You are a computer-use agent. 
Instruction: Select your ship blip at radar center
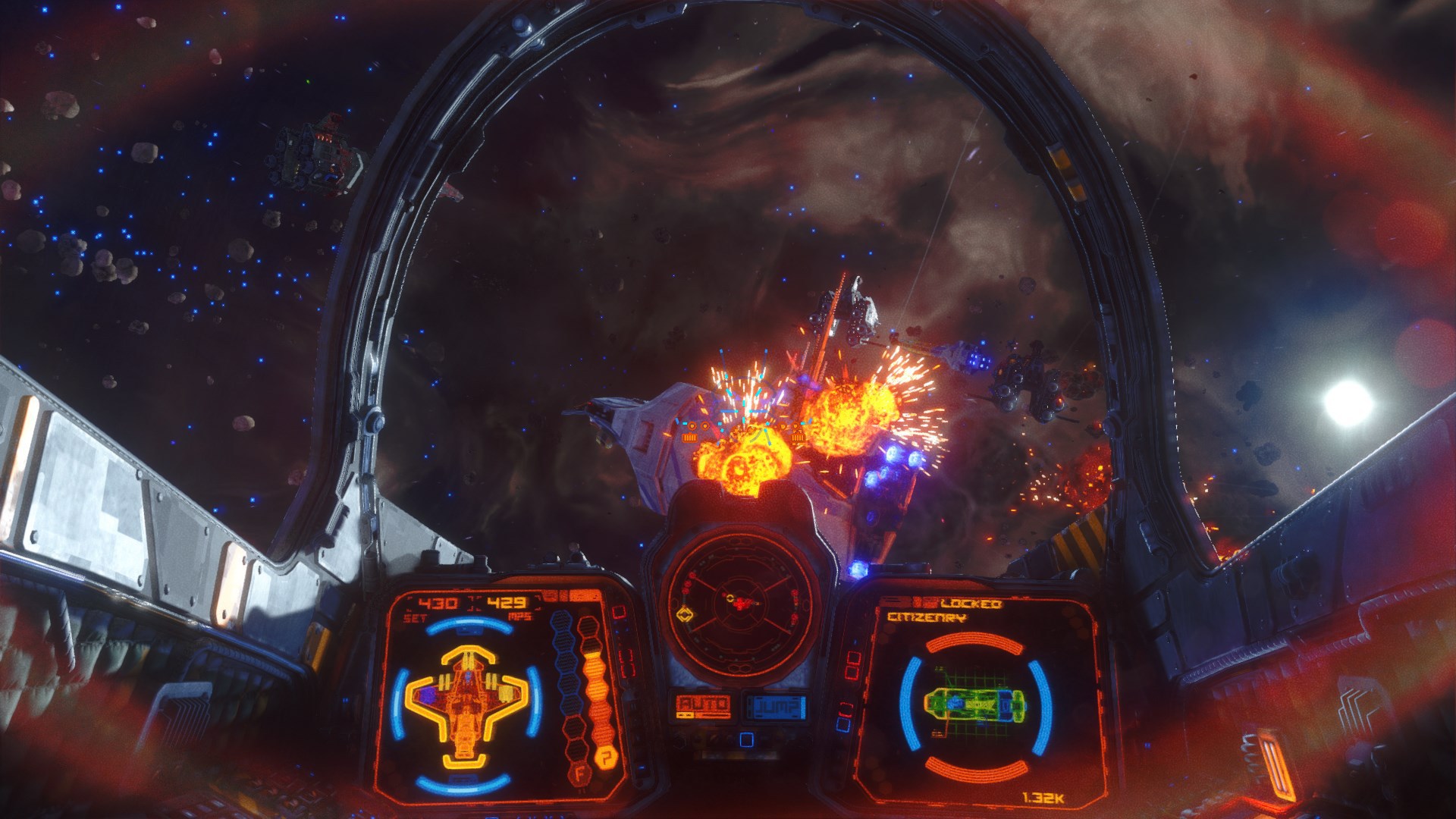[x=741, y=603]
